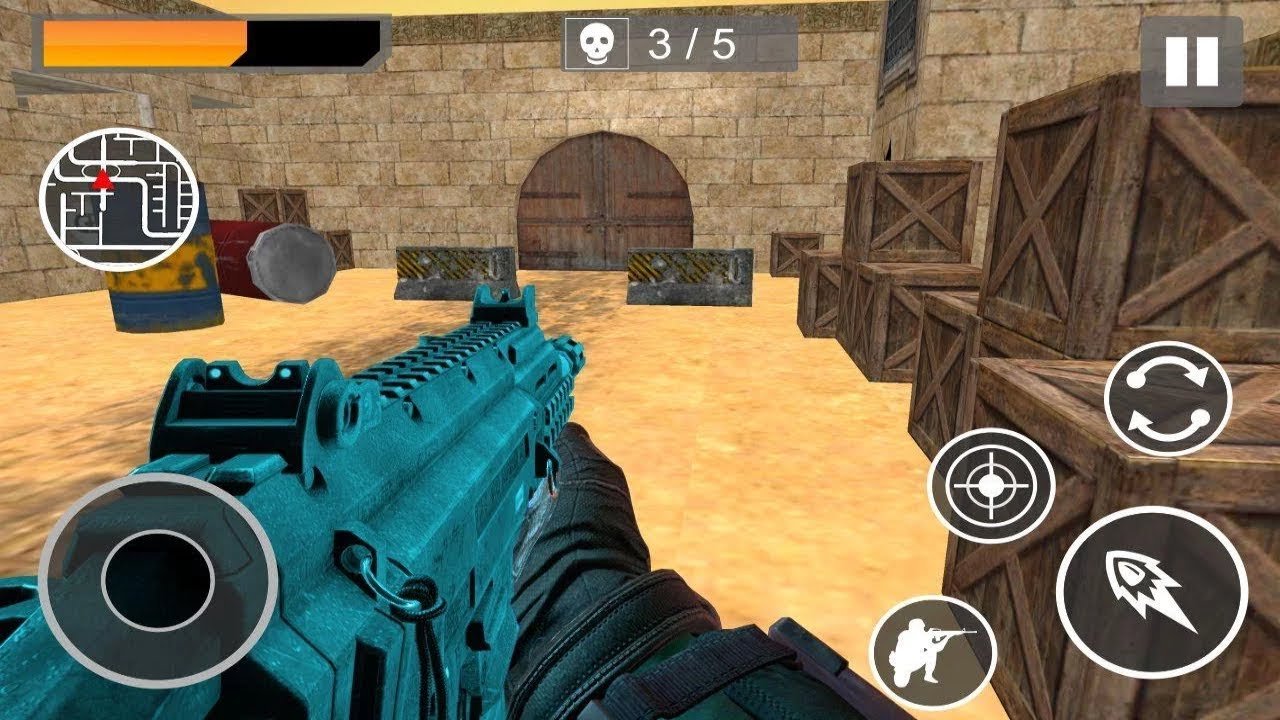Activate the crosshair aim button
The image size is (1280, 720).
(990, 486)
